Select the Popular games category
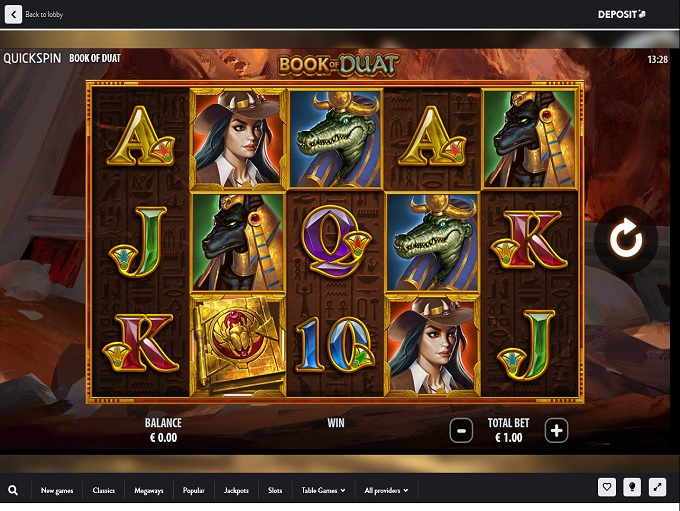The width and height of the screenshot is (680, 511). [194, 490]
